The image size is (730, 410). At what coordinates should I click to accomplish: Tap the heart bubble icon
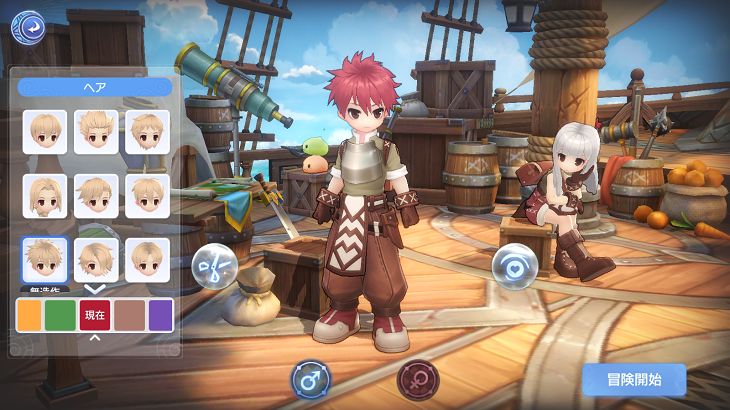515,267
